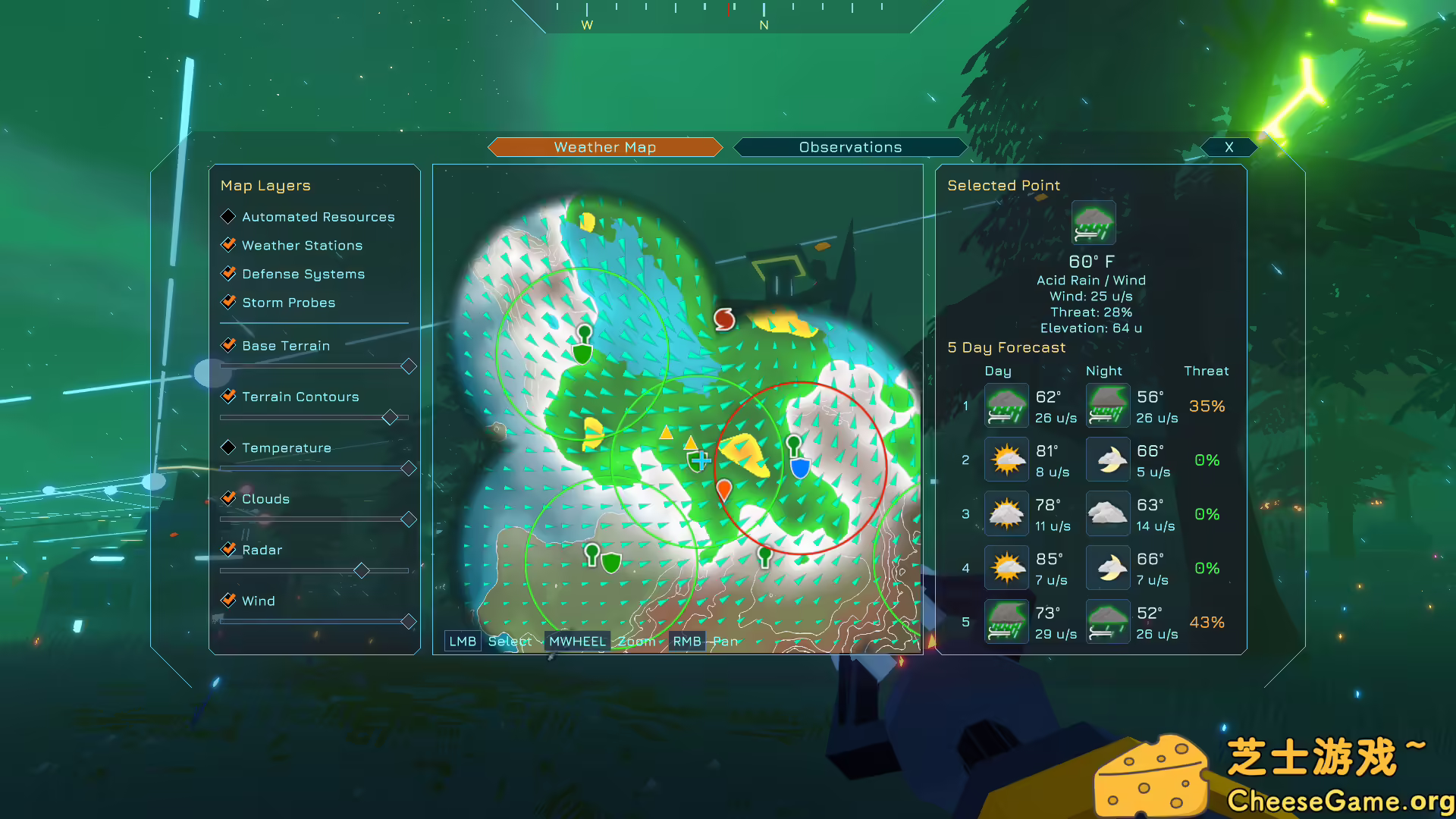Screen dimensions: 1456x819
Task: Click the acid rain icon in Selected Point panel
Action: (x=1093, y=221)
